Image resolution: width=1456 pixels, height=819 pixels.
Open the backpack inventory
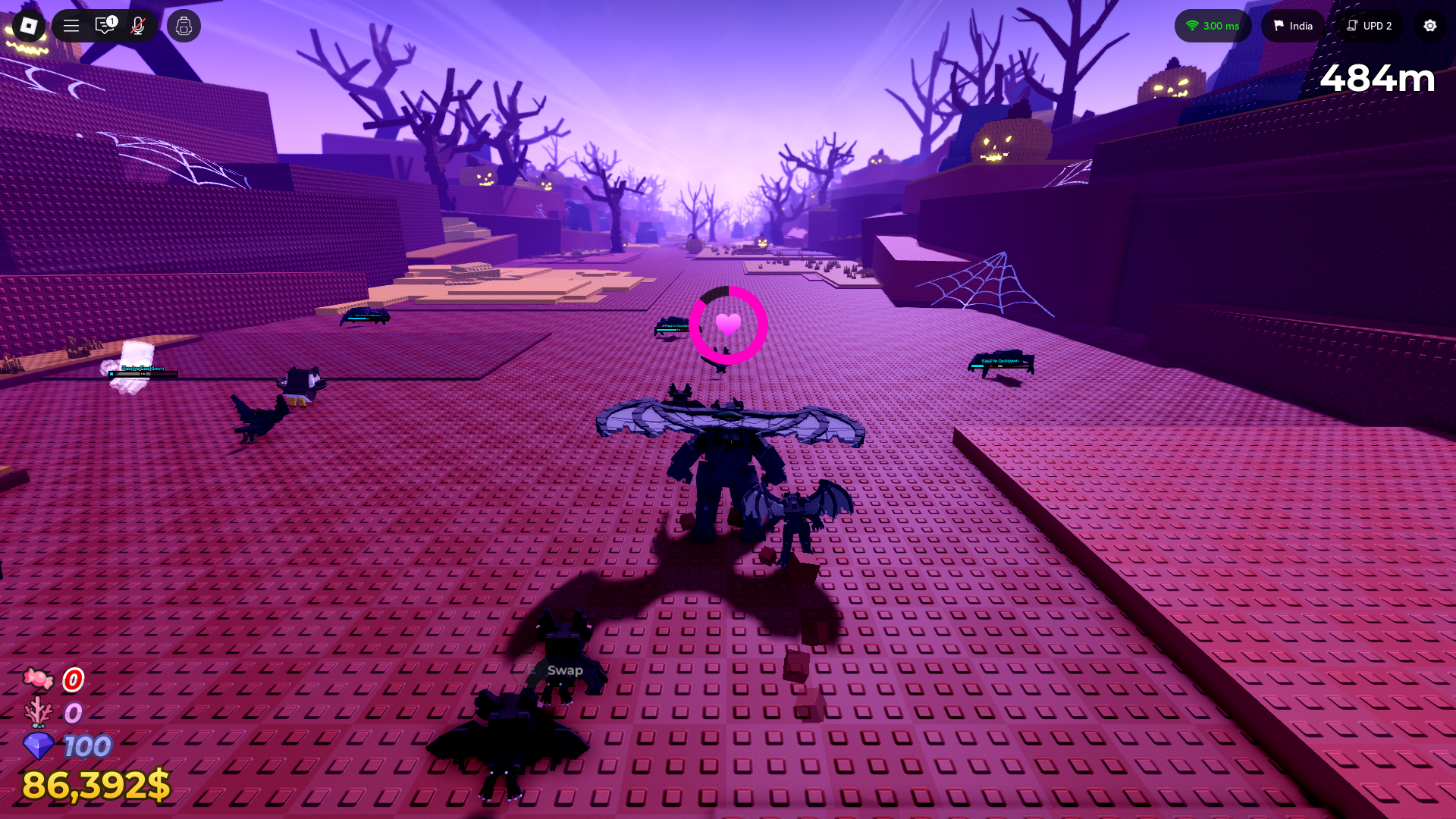point(183,26)
